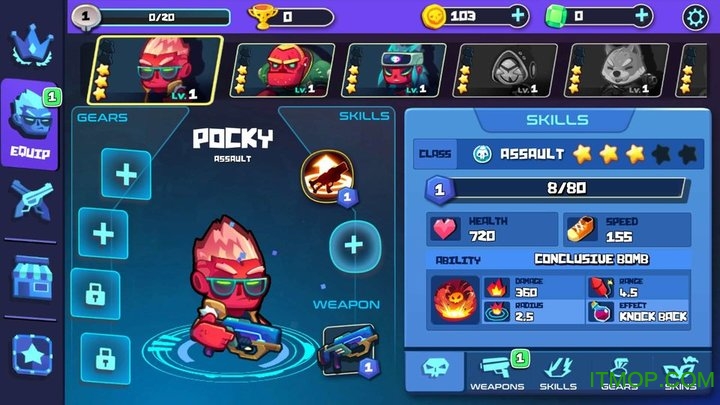Open the crossed guns sidebar tab
The image size is (720, 405).
30,199
